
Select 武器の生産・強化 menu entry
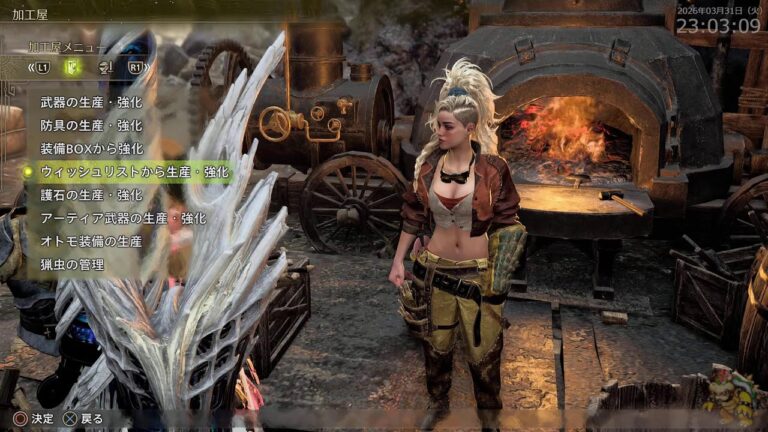click(91, 102)
